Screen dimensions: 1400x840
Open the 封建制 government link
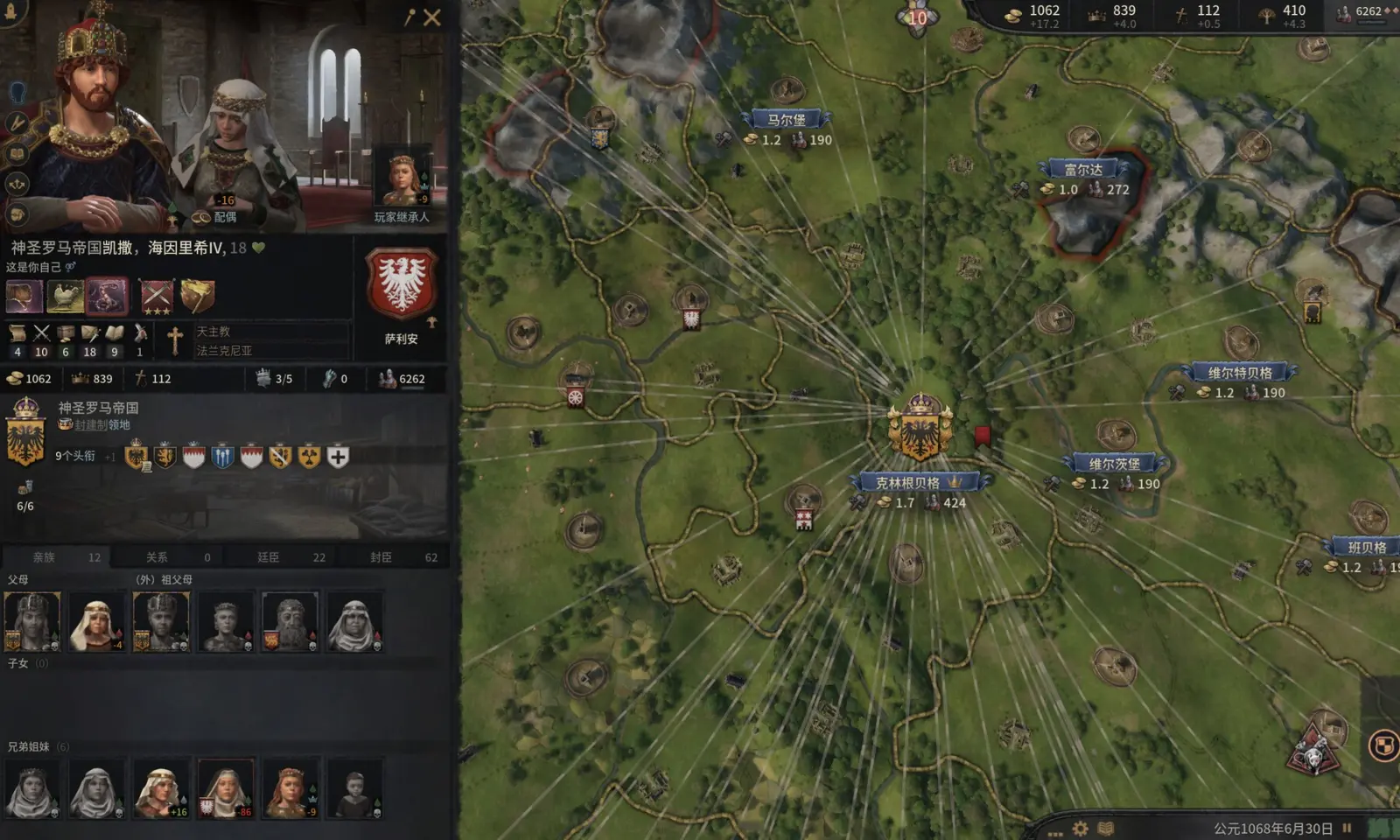(x=101, y=425)
